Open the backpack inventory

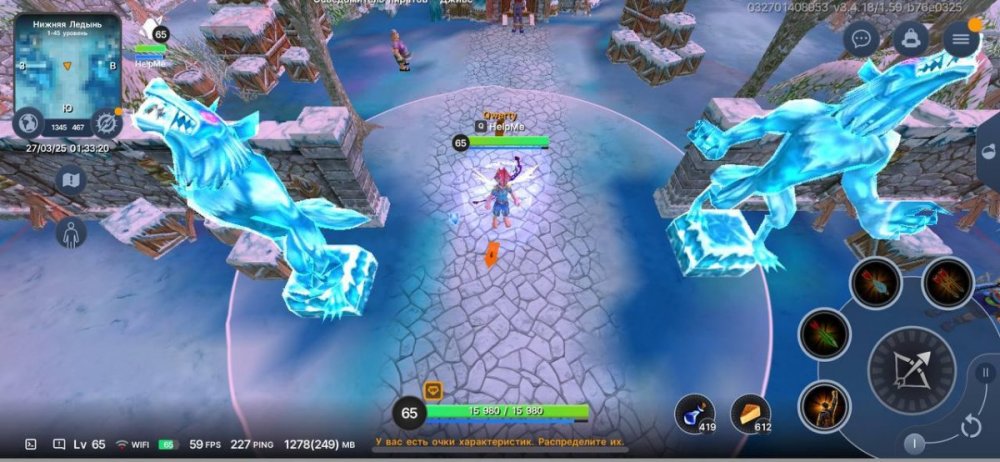pos(910,39)
